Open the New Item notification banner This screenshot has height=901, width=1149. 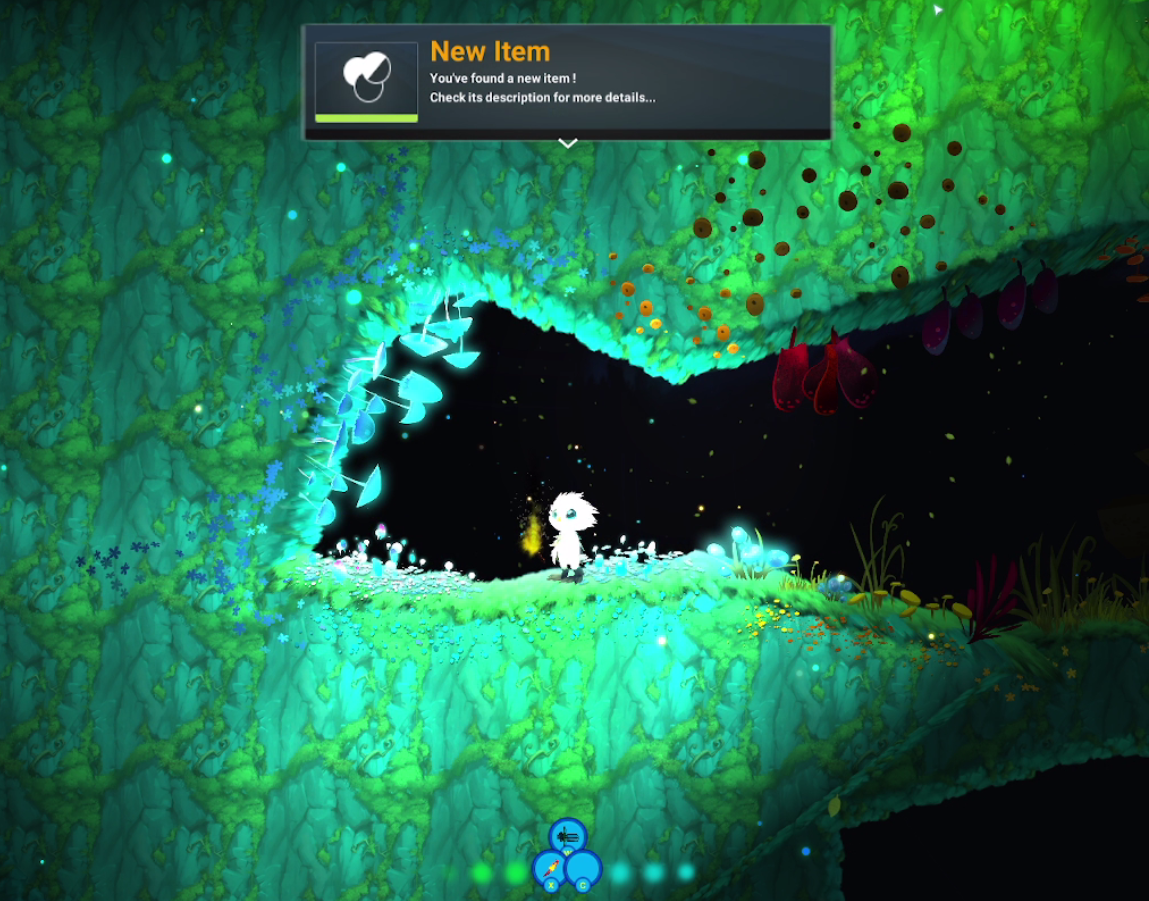pos(620,82)
